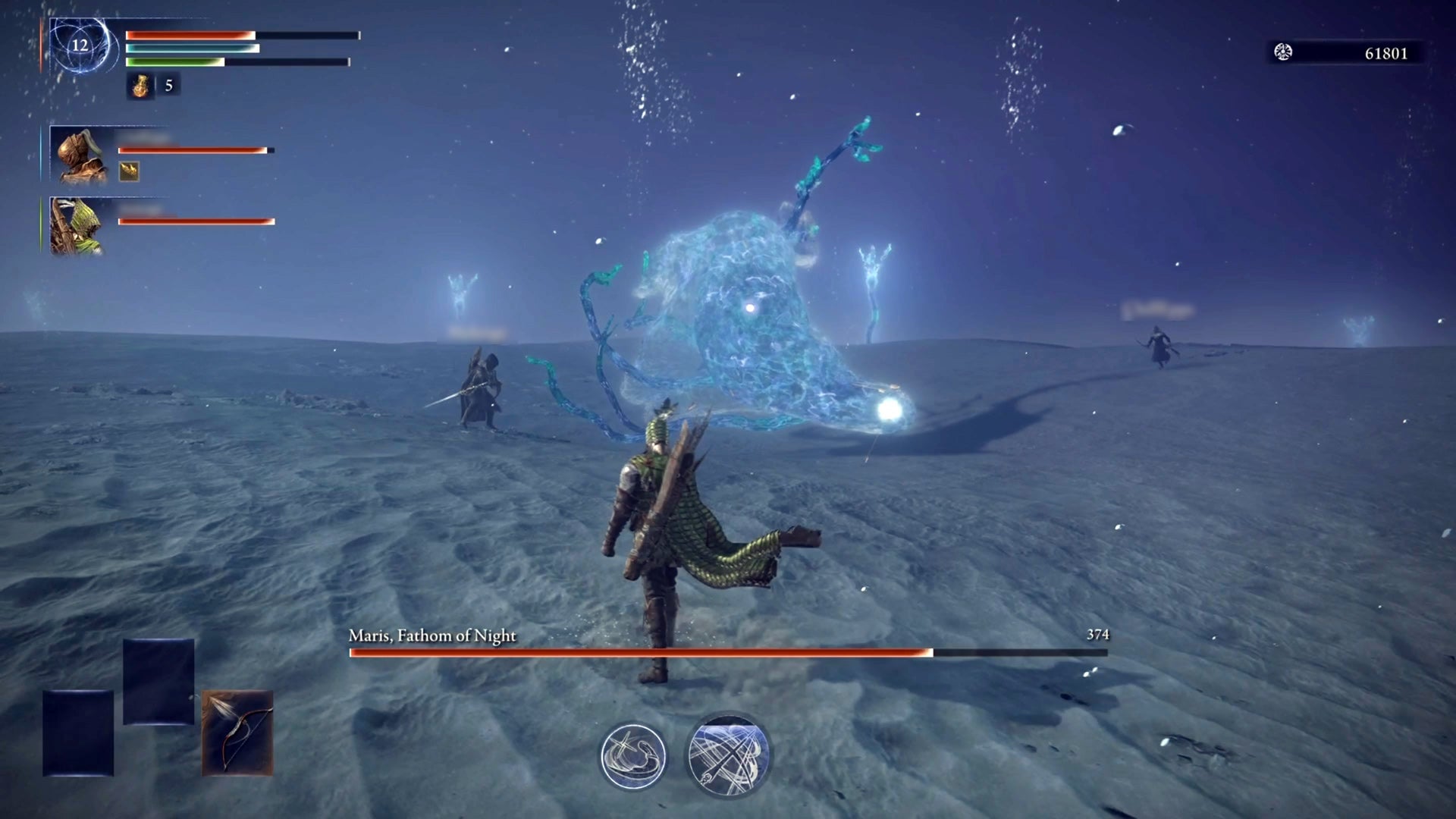This screenshot has width=1456, height=819.
Task: Click the flask quantity number 5
Action: coord(168,86)
